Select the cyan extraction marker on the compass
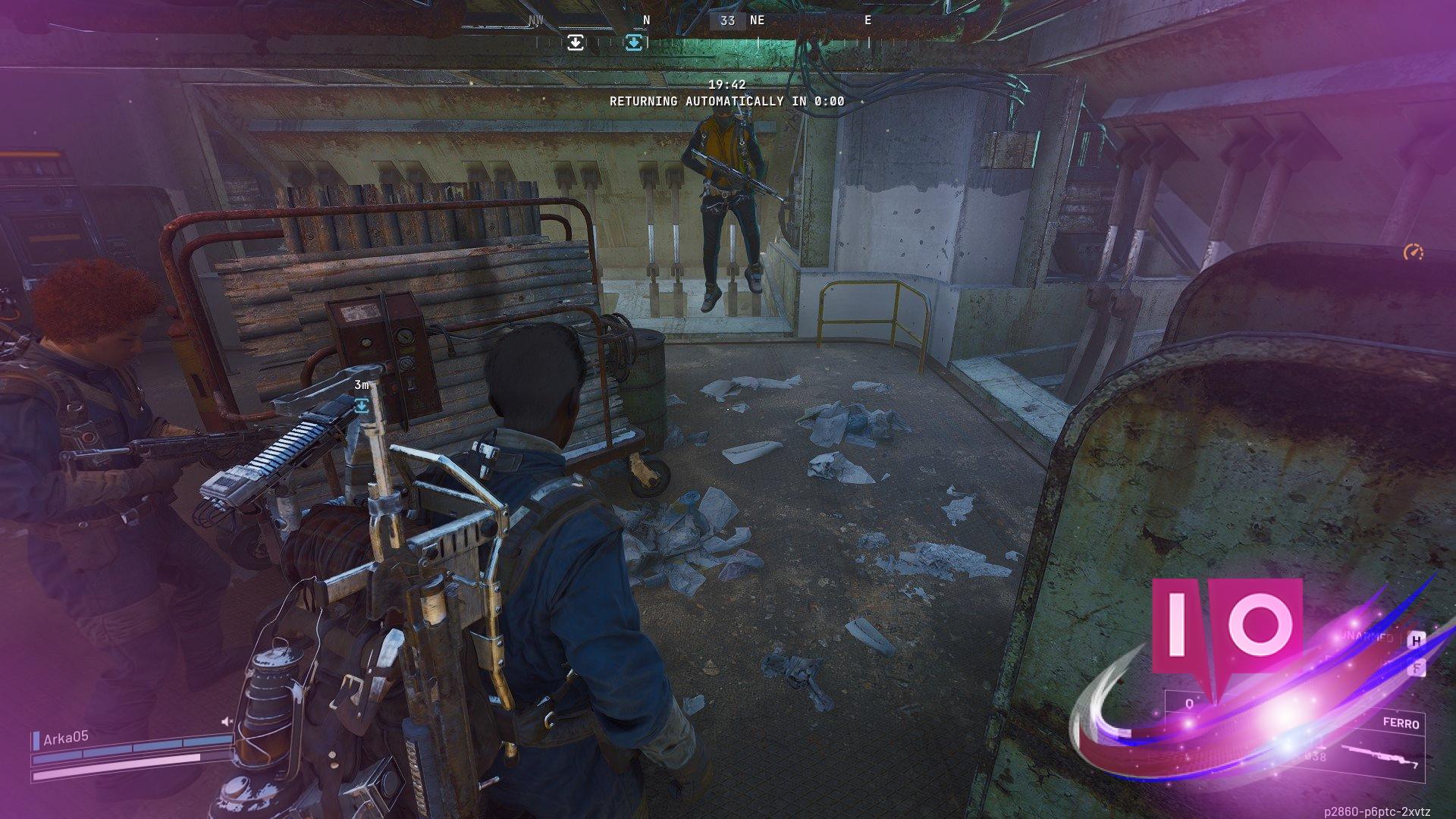1456x819 pixels. coord(635,42)
